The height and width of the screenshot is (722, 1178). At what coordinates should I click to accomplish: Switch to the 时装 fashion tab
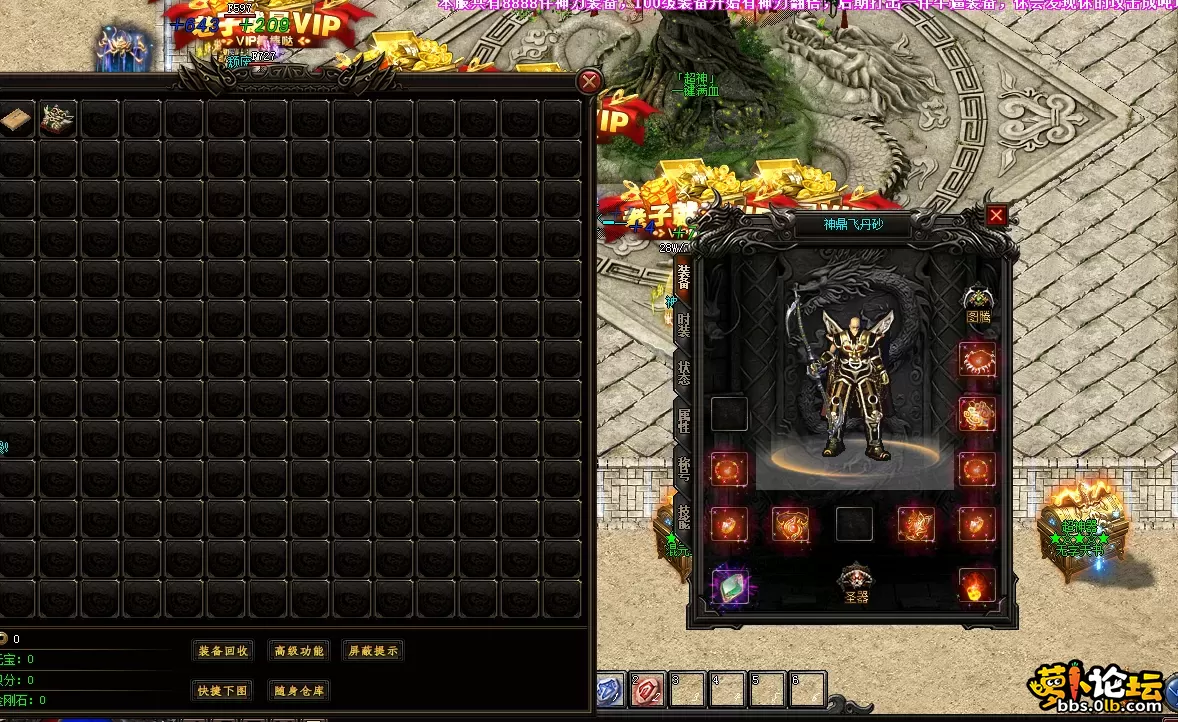click(x=684, y=324)
